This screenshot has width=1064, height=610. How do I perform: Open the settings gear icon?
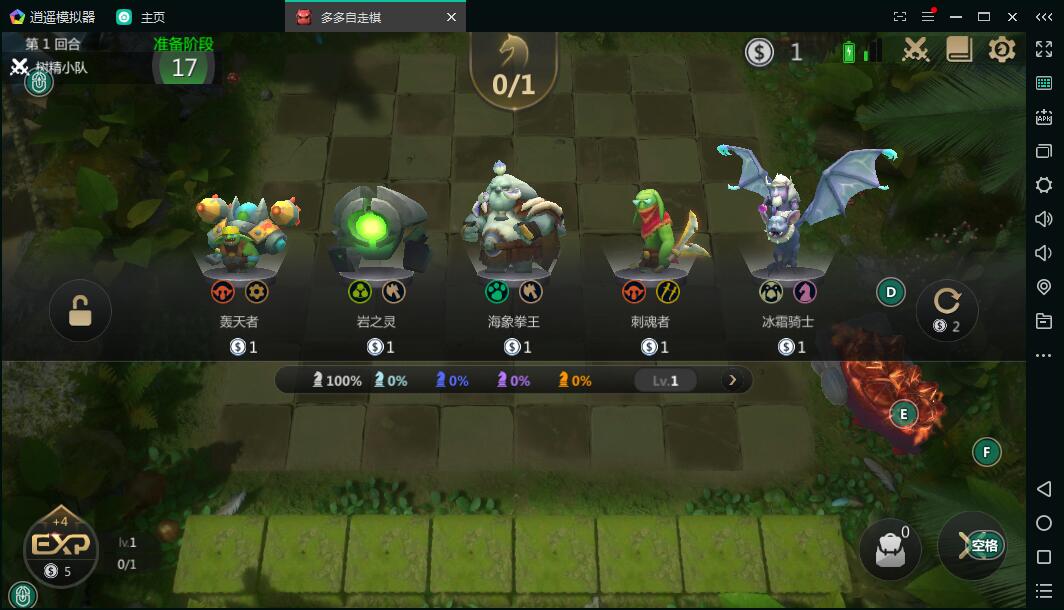1002,49
